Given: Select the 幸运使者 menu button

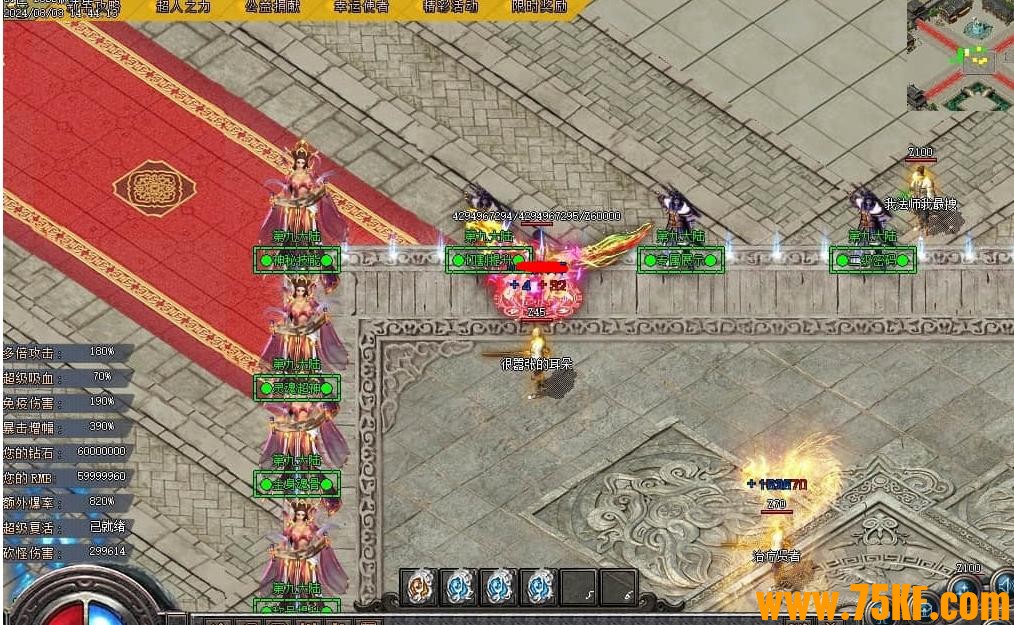Looking at the screenshot, I should [x=361, y=7].
